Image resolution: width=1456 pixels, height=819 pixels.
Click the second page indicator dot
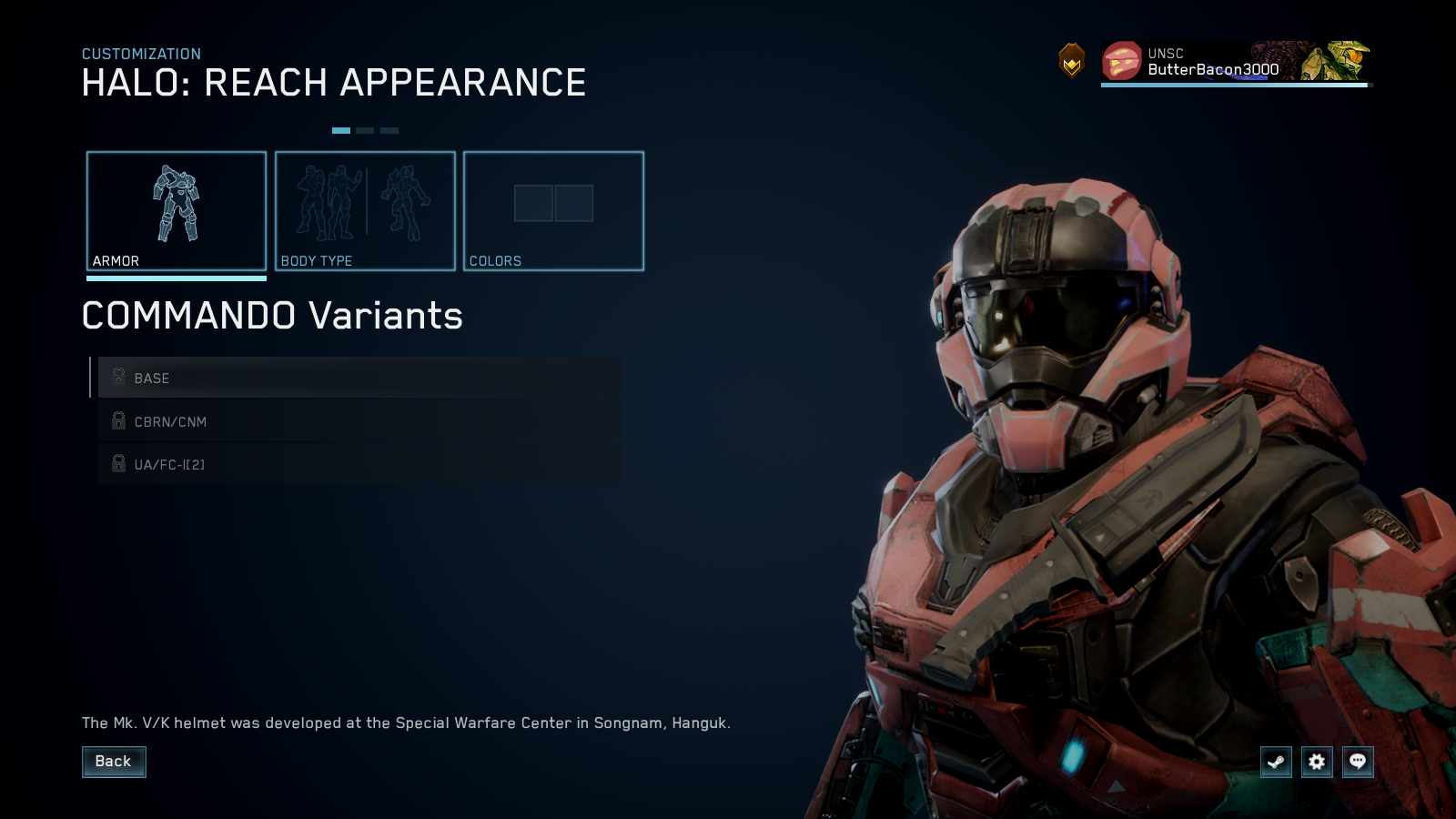click(367, 129)
